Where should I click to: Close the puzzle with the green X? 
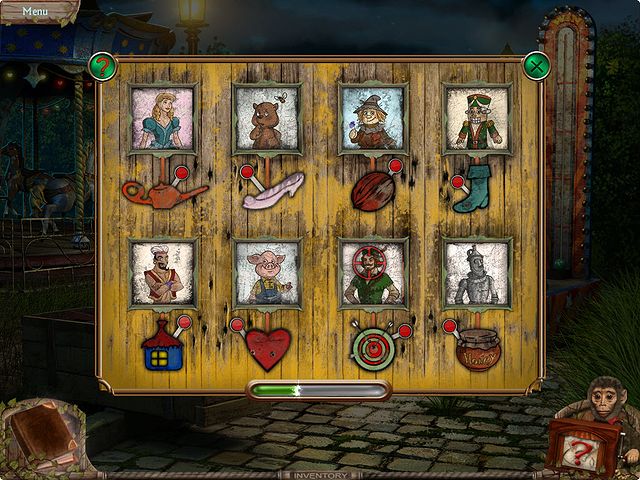(x=538, y=66)
